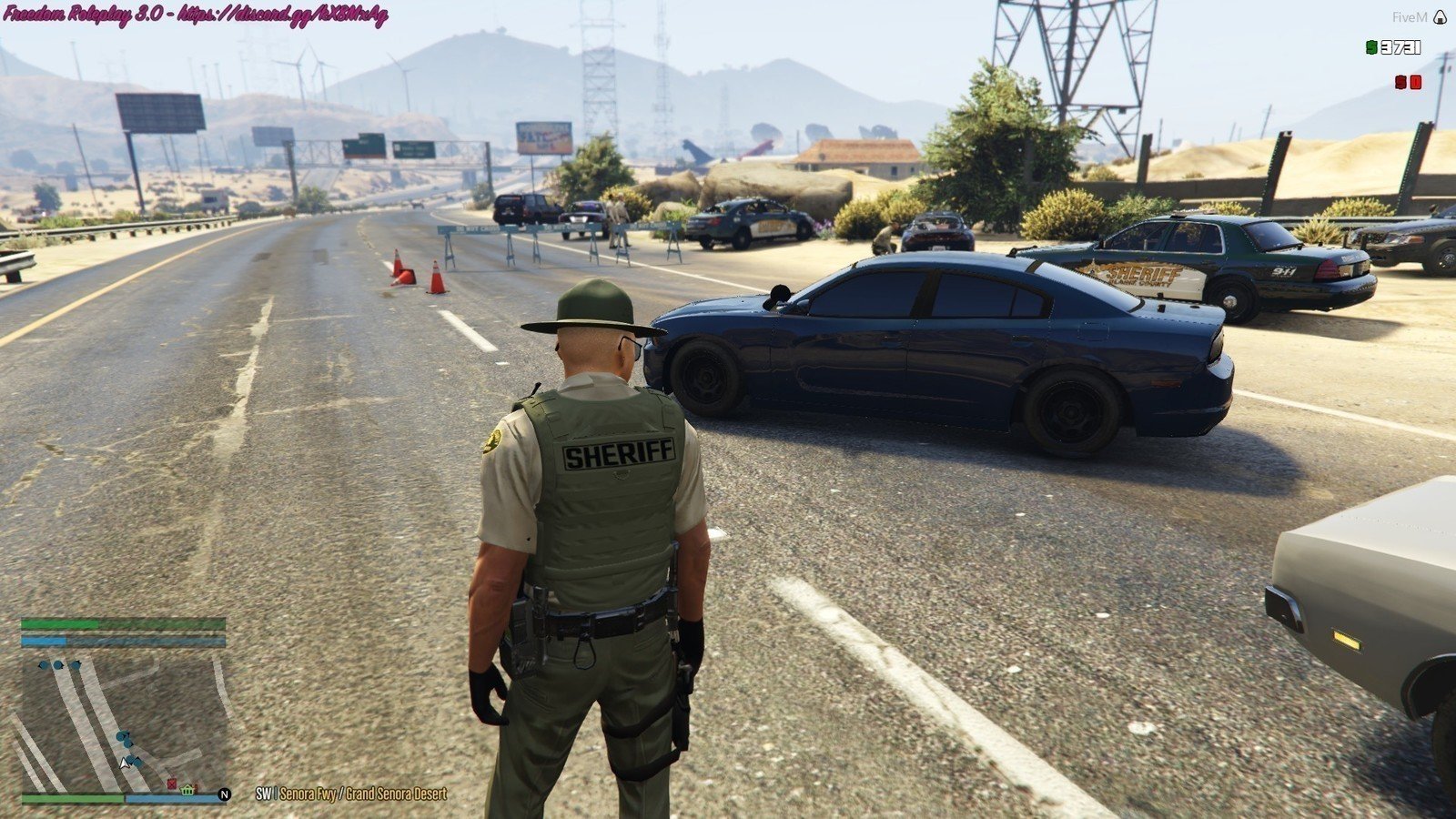The image size is (1456, 819).
Task: Click the north compass marker on the minimap
Action: pos(225,794)
